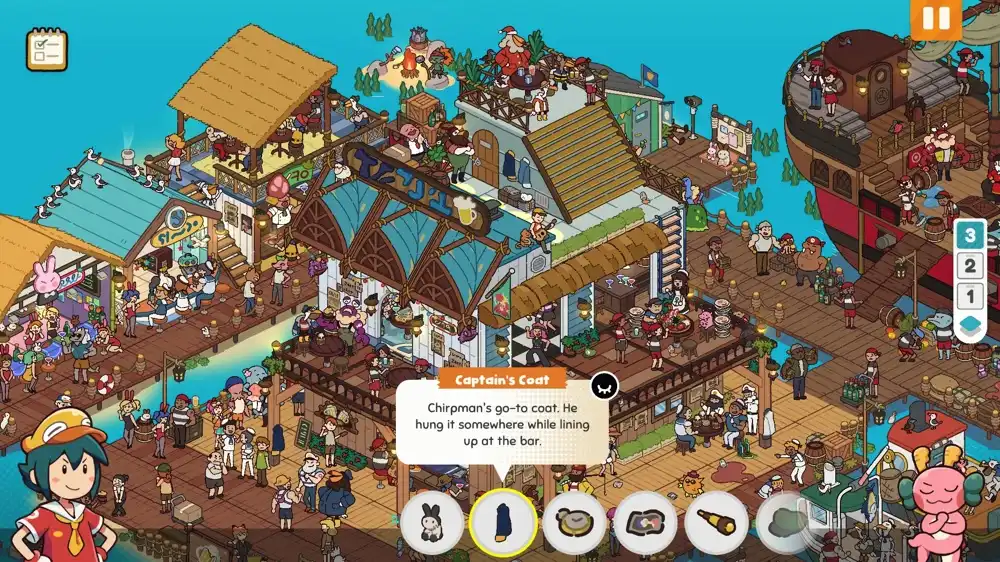The height and width of the screenshot is (562, 1000).
Task: Select the spyglass telescope item slot
Action: pos(717,523)
